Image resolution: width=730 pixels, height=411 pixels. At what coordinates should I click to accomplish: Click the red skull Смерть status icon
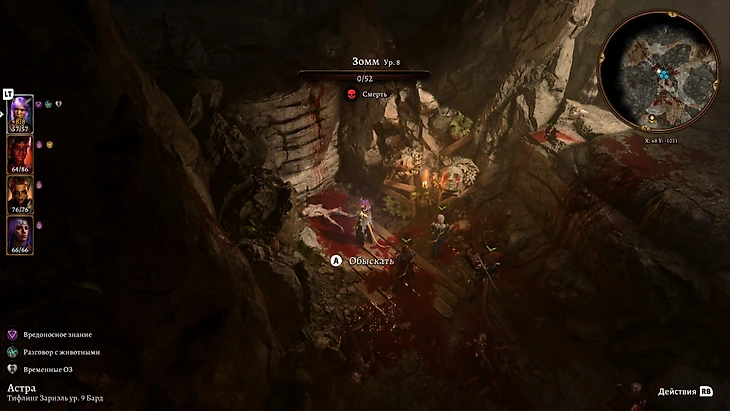pyautogui.click(x=351, y=95)
